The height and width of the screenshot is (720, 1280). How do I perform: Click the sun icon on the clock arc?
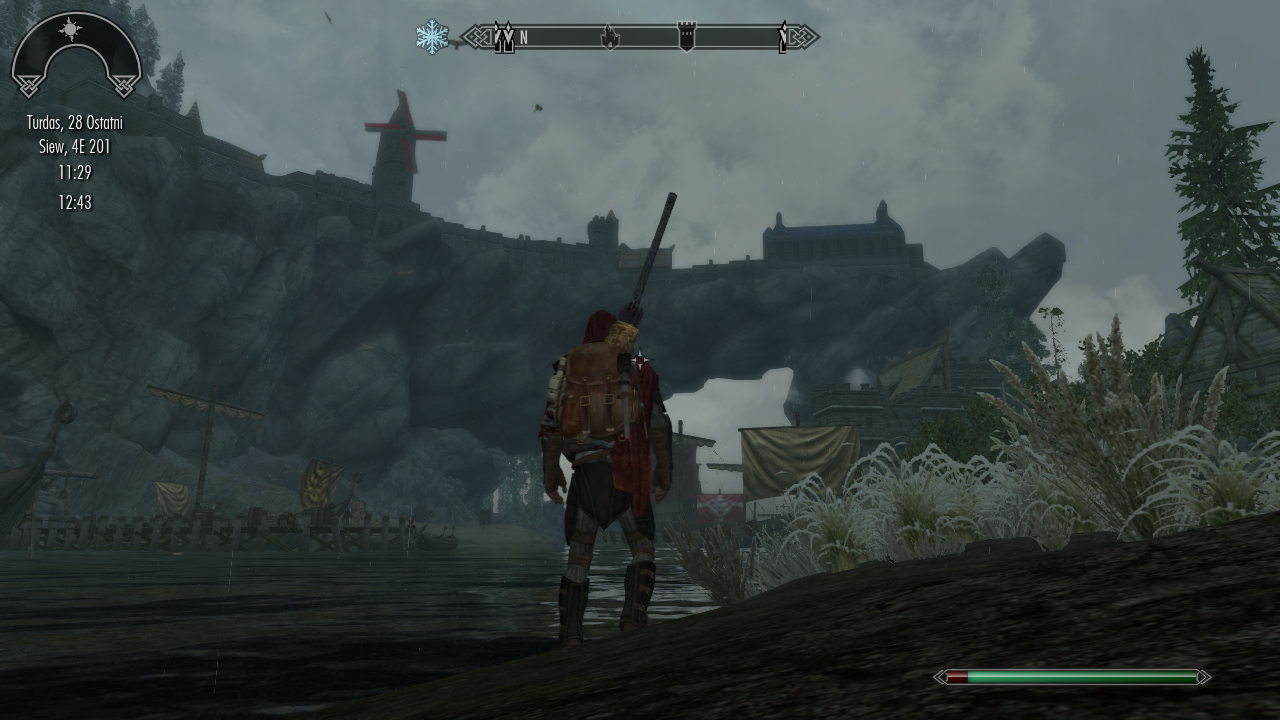70,30
